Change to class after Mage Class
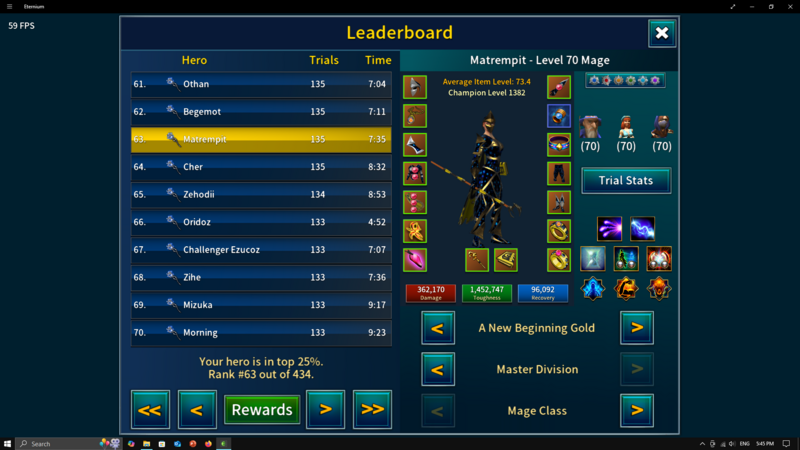The height and width of the screenshot is (450, 800). pos(637,411)
